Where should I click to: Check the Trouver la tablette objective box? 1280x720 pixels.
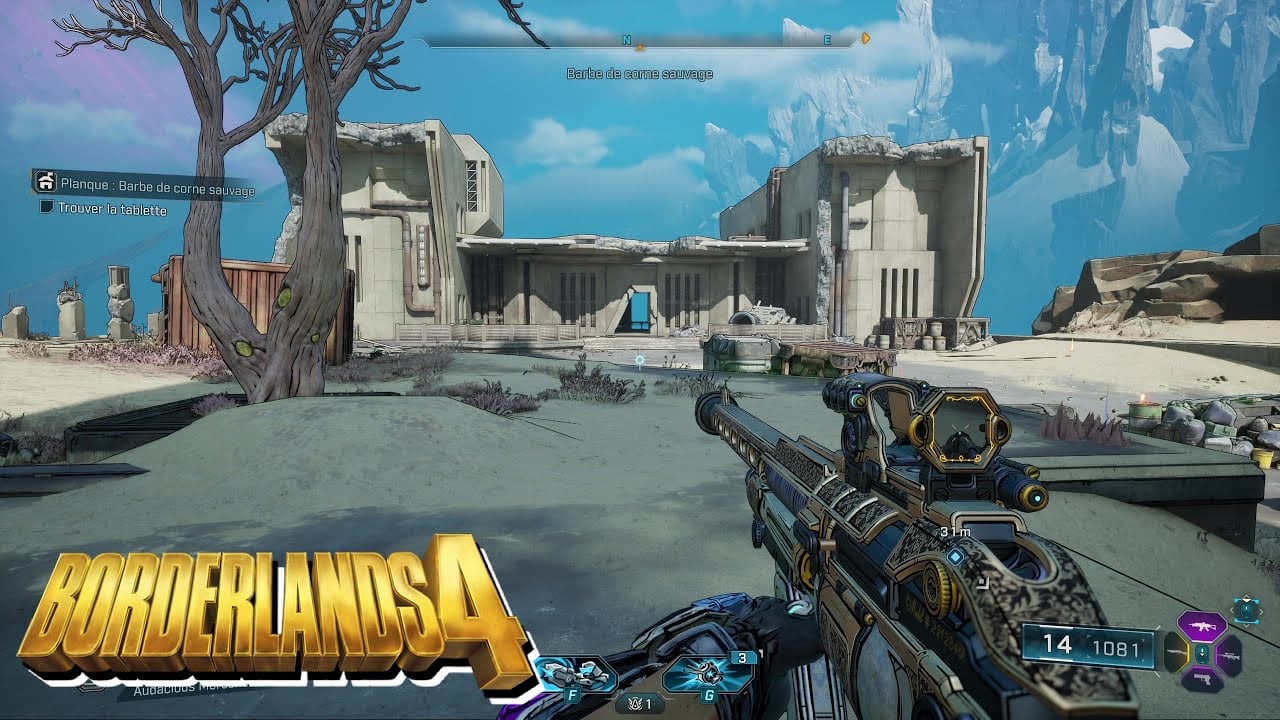click(46, 207)
